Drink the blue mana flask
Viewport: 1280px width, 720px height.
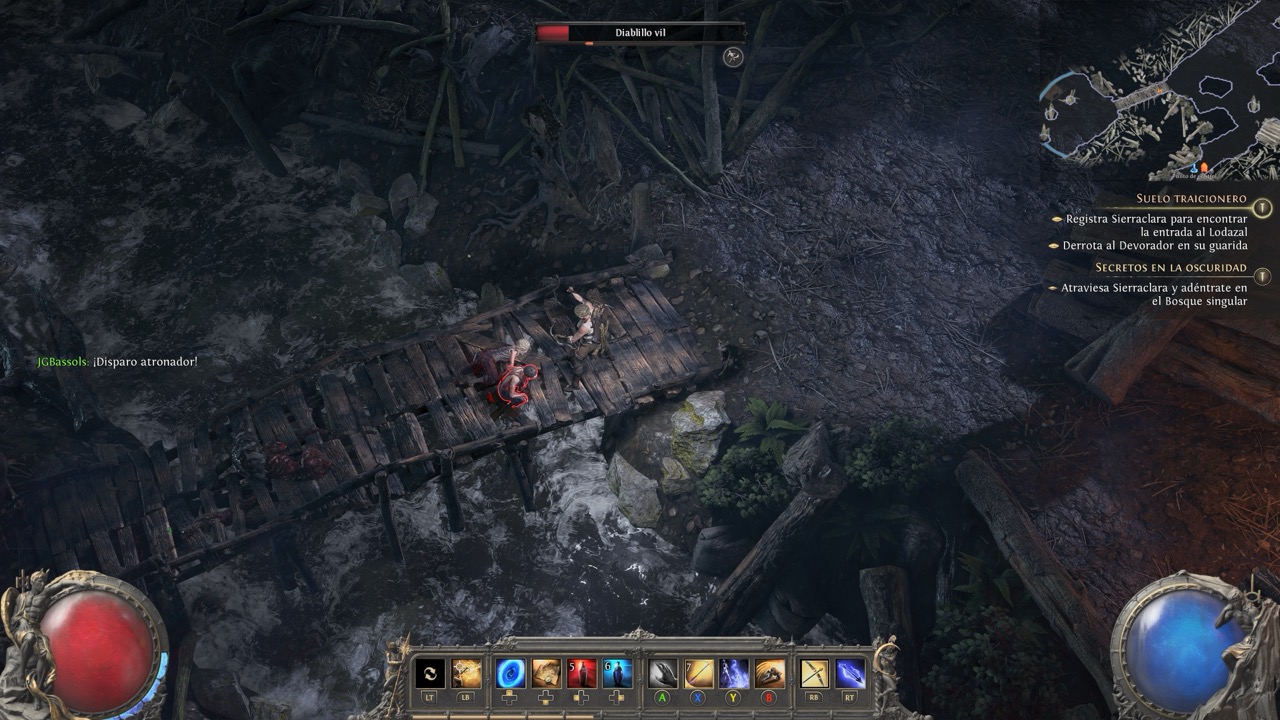tap(617, 673)
